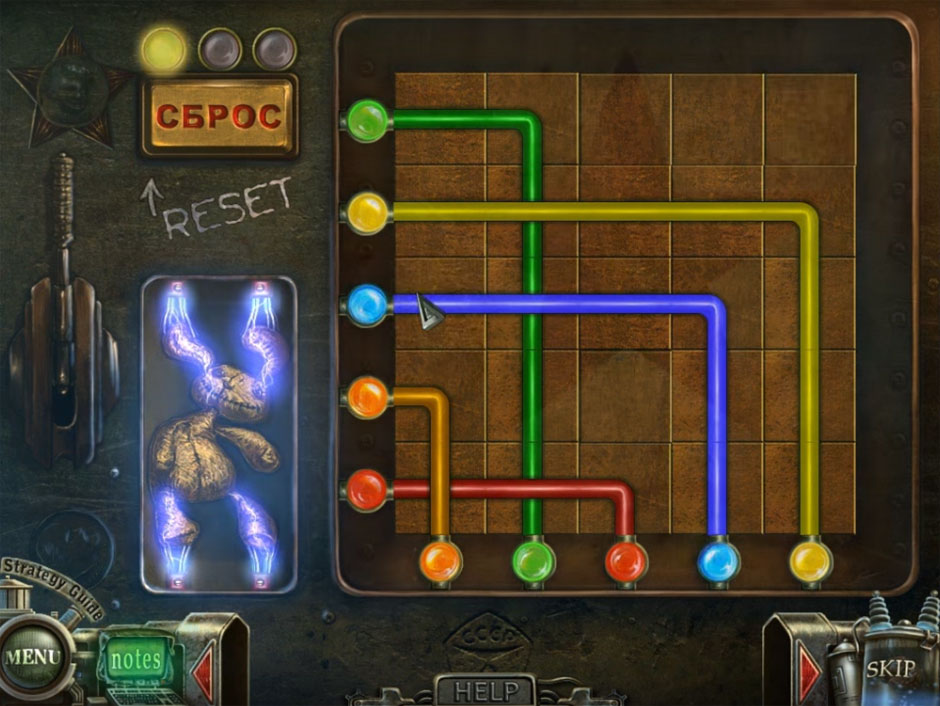Open the green notes journal
Image resolution: width=940 pixels, height=706 pixels.
pos(135,660)
